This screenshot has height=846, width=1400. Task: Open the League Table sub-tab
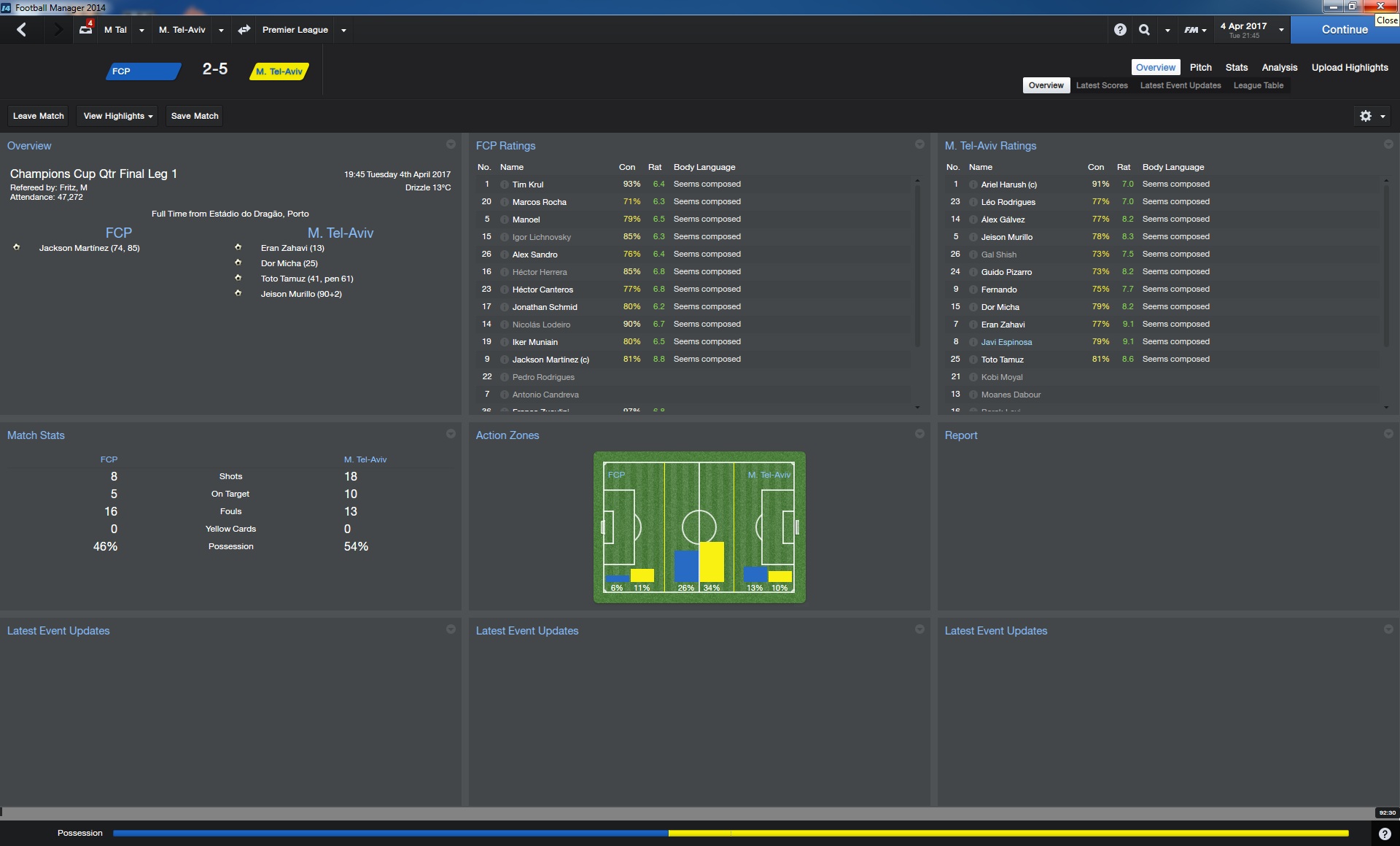pos(1258,85)
